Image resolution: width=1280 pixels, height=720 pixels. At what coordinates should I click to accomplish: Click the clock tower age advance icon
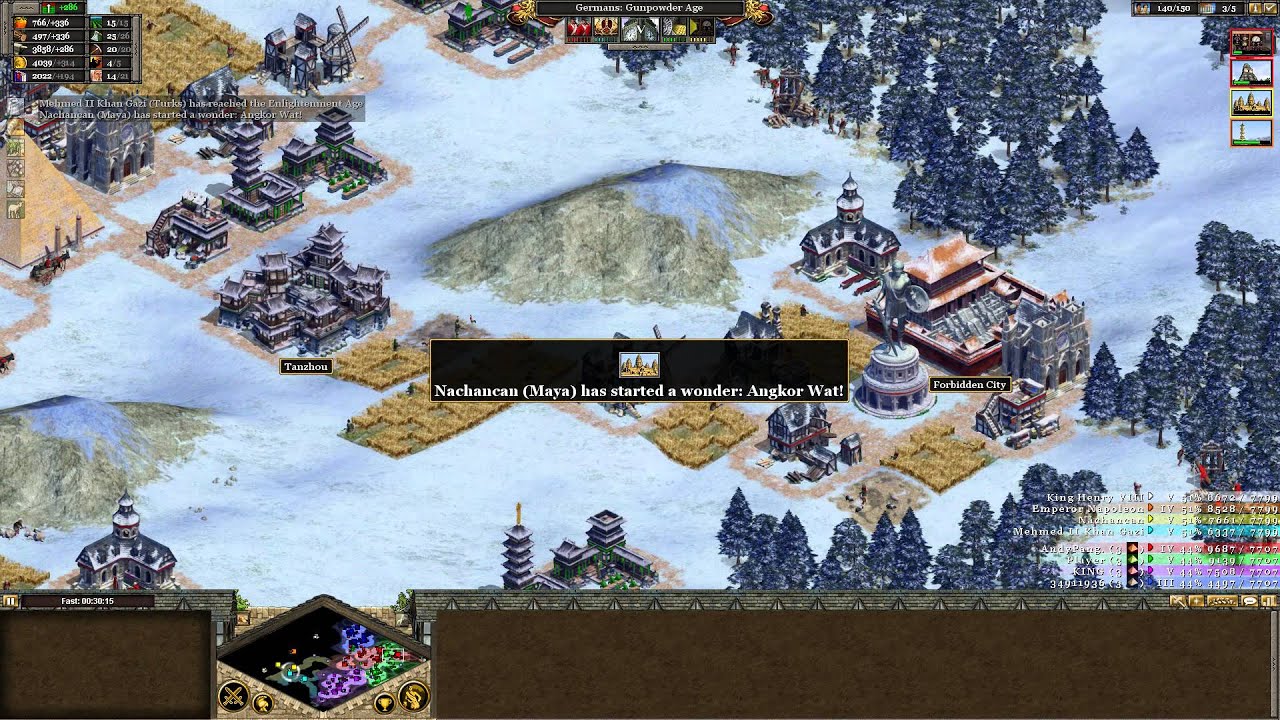click(638, 30)
